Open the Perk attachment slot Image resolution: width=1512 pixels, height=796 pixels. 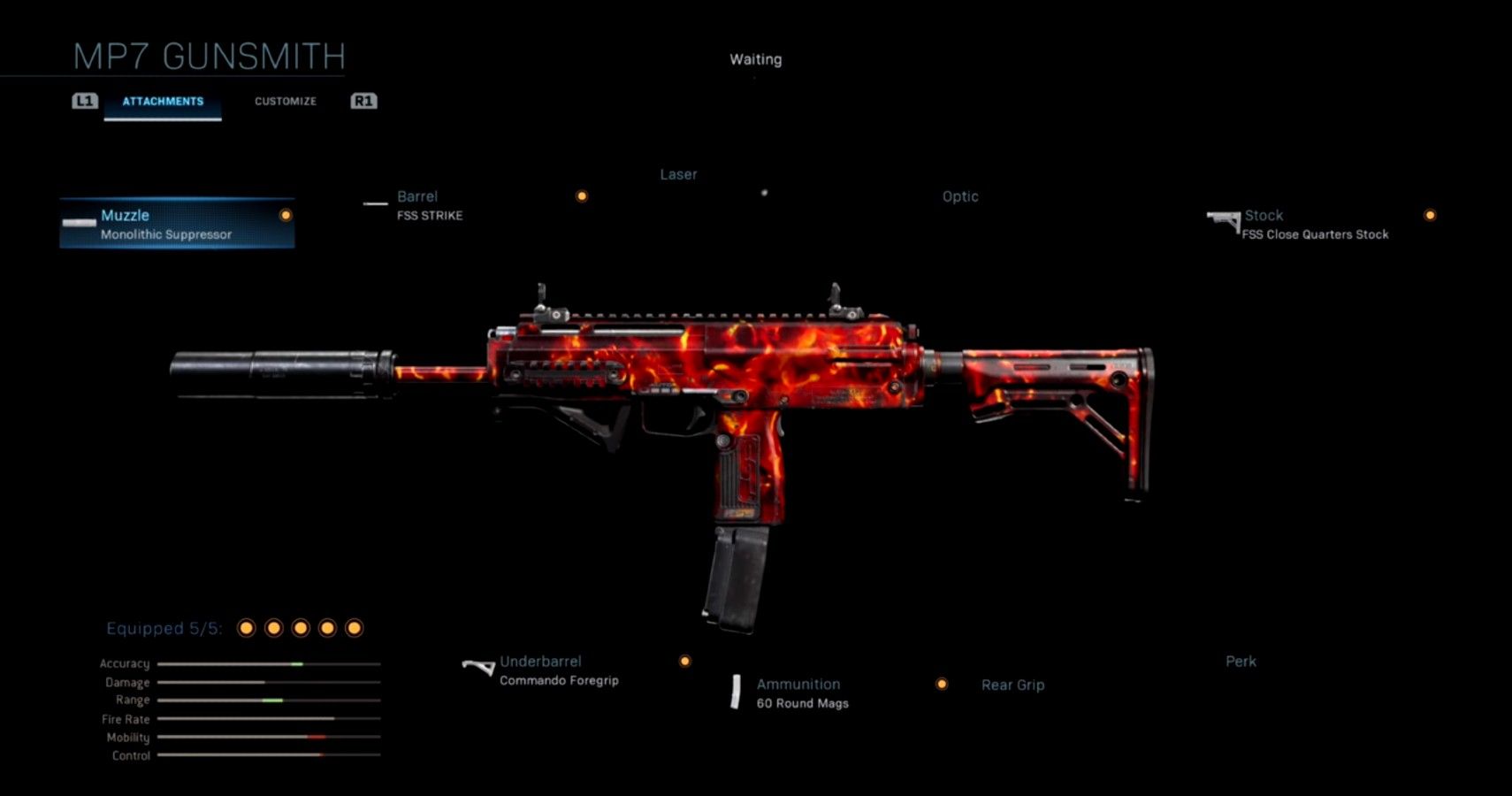[1241, 661]
